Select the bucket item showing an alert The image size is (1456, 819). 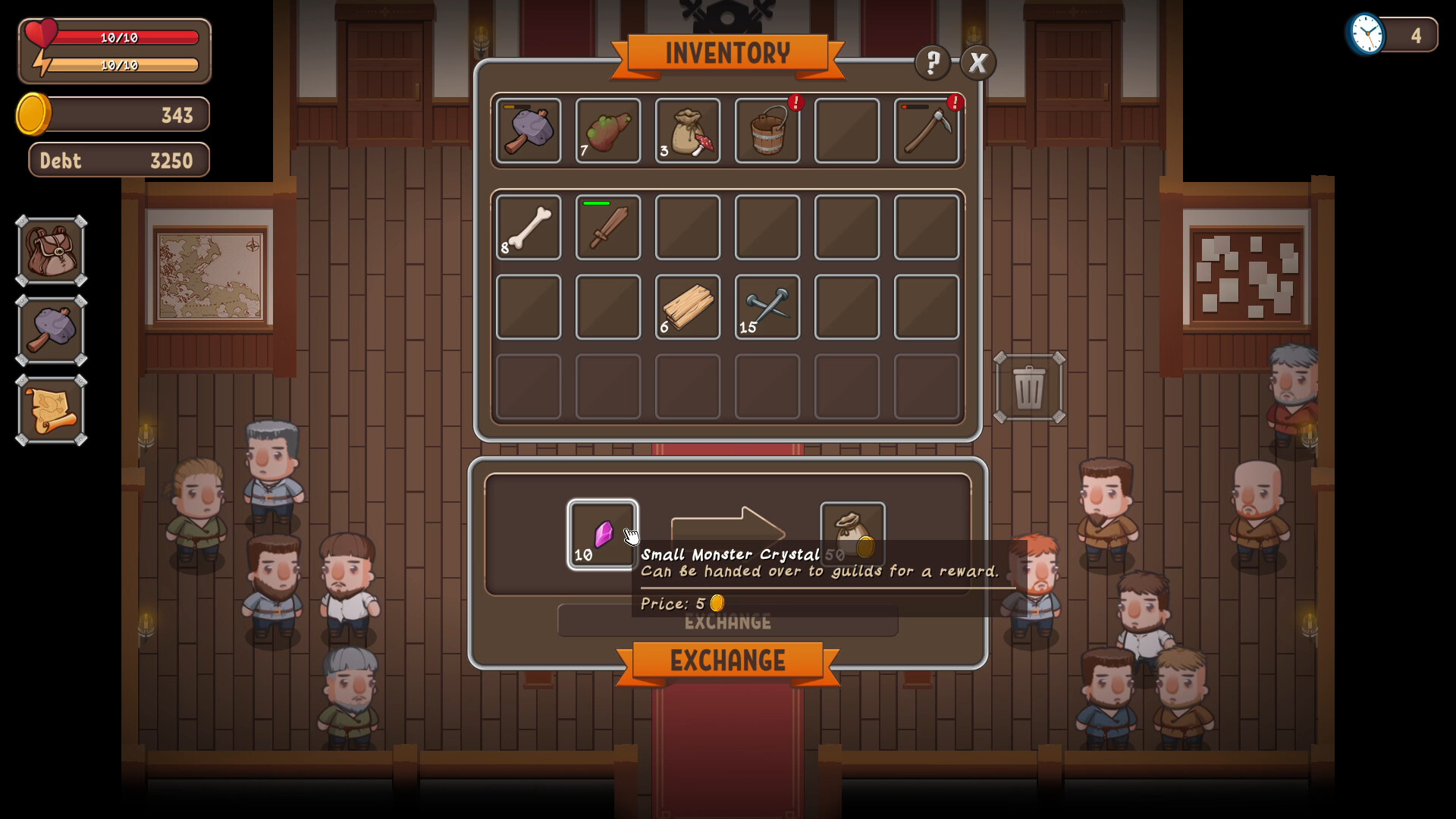click(x=767, y=130)
